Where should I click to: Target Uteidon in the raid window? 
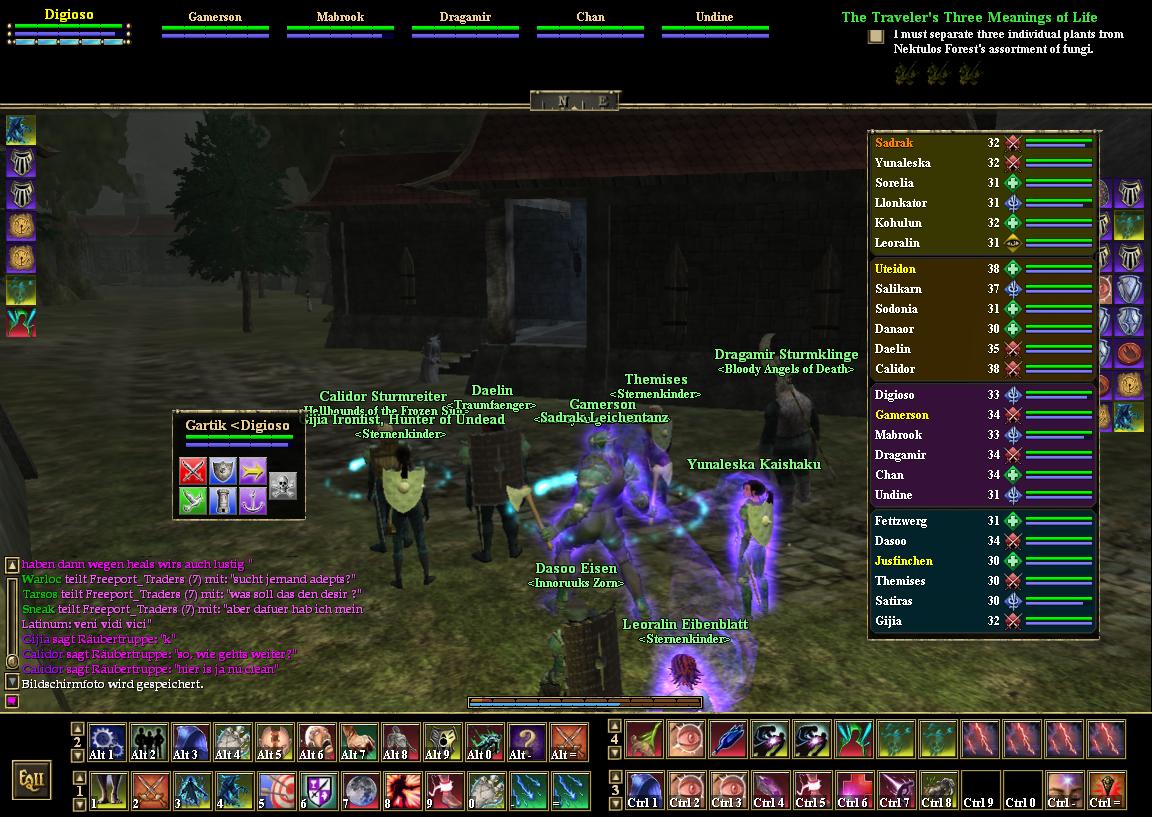(895, 269)
